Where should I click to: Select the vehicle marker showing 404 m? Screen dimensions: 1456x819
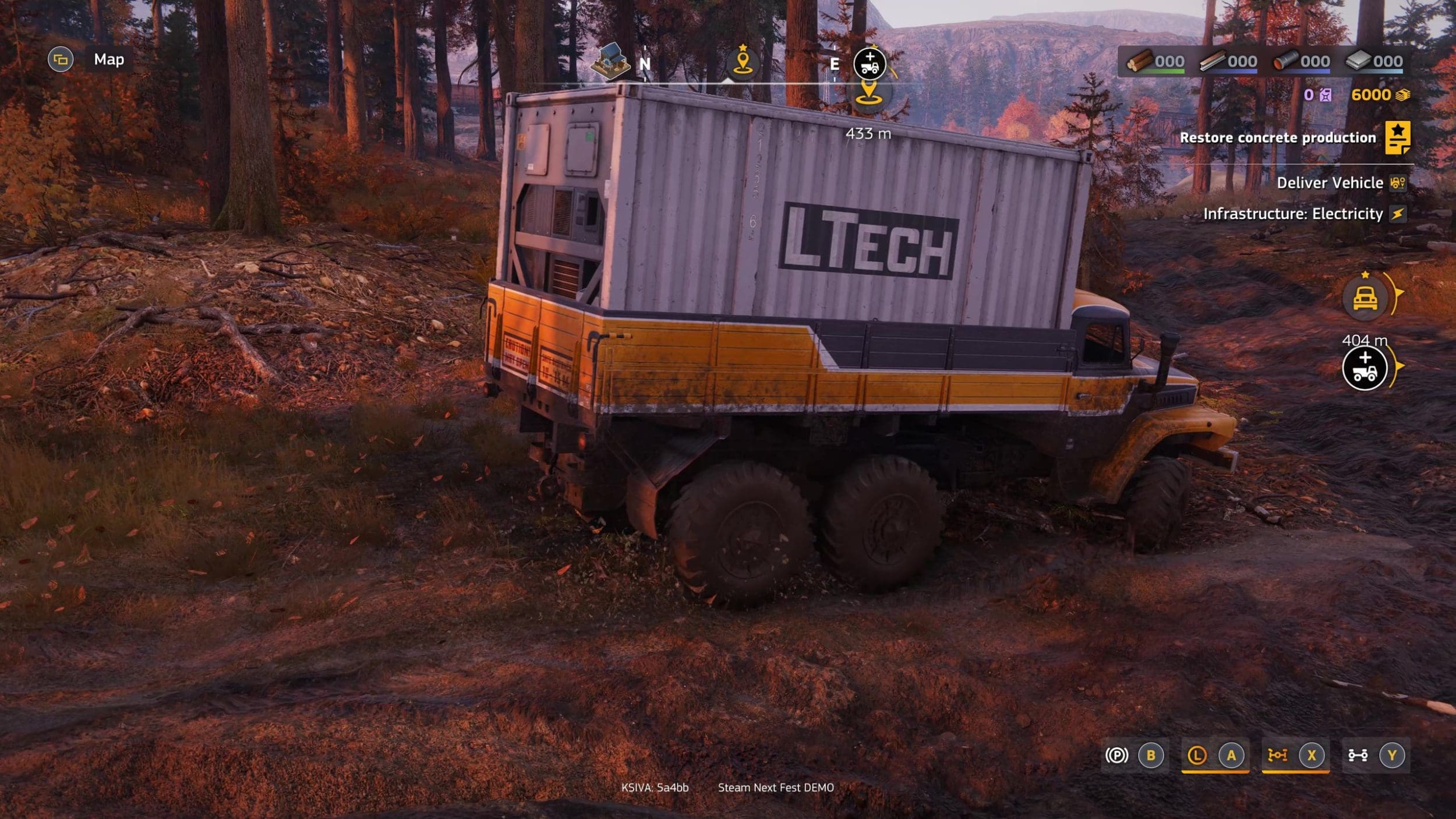[x=1365, y=368]
